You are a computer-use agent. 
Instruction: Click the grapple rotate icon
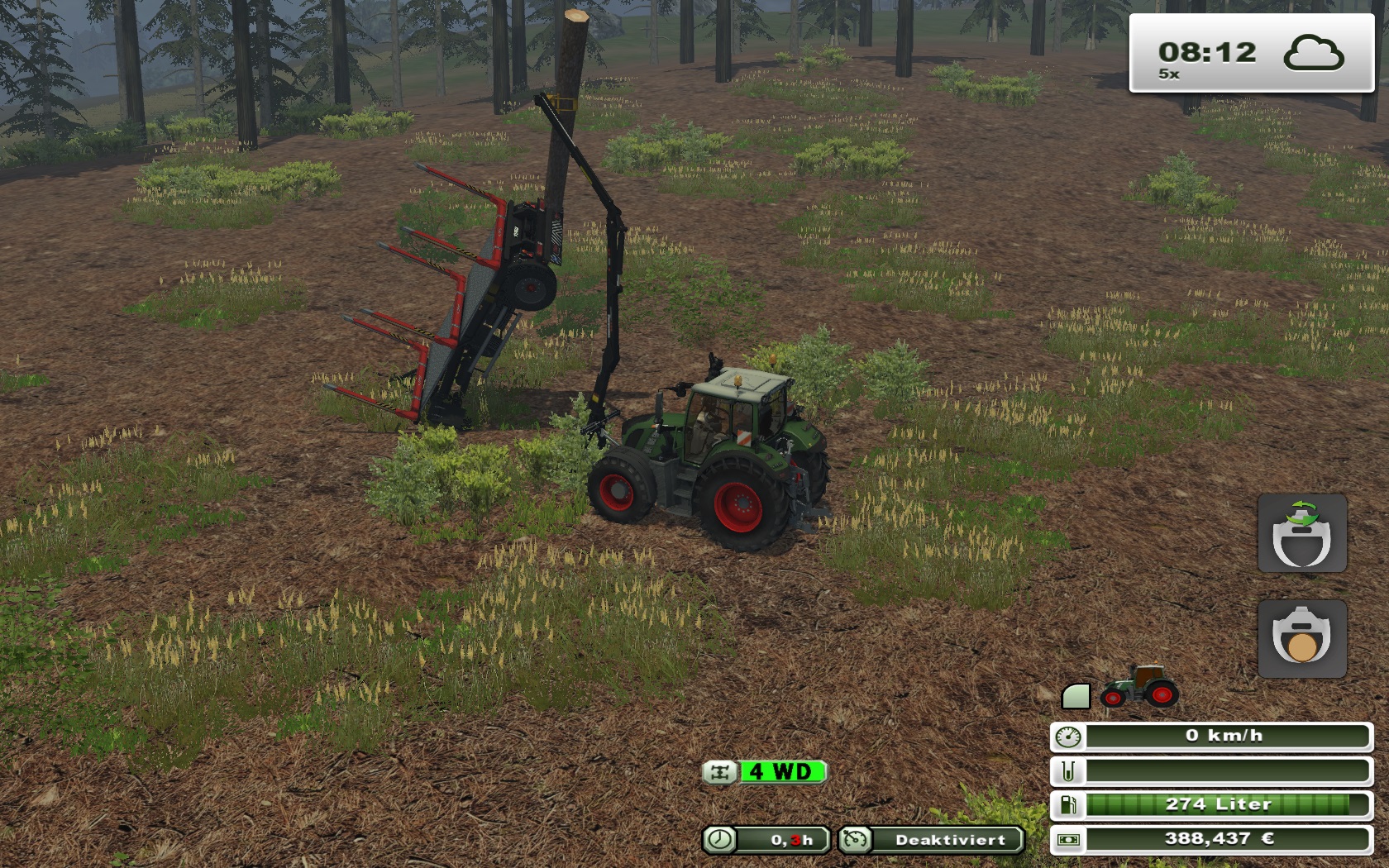click(1301, 533)
